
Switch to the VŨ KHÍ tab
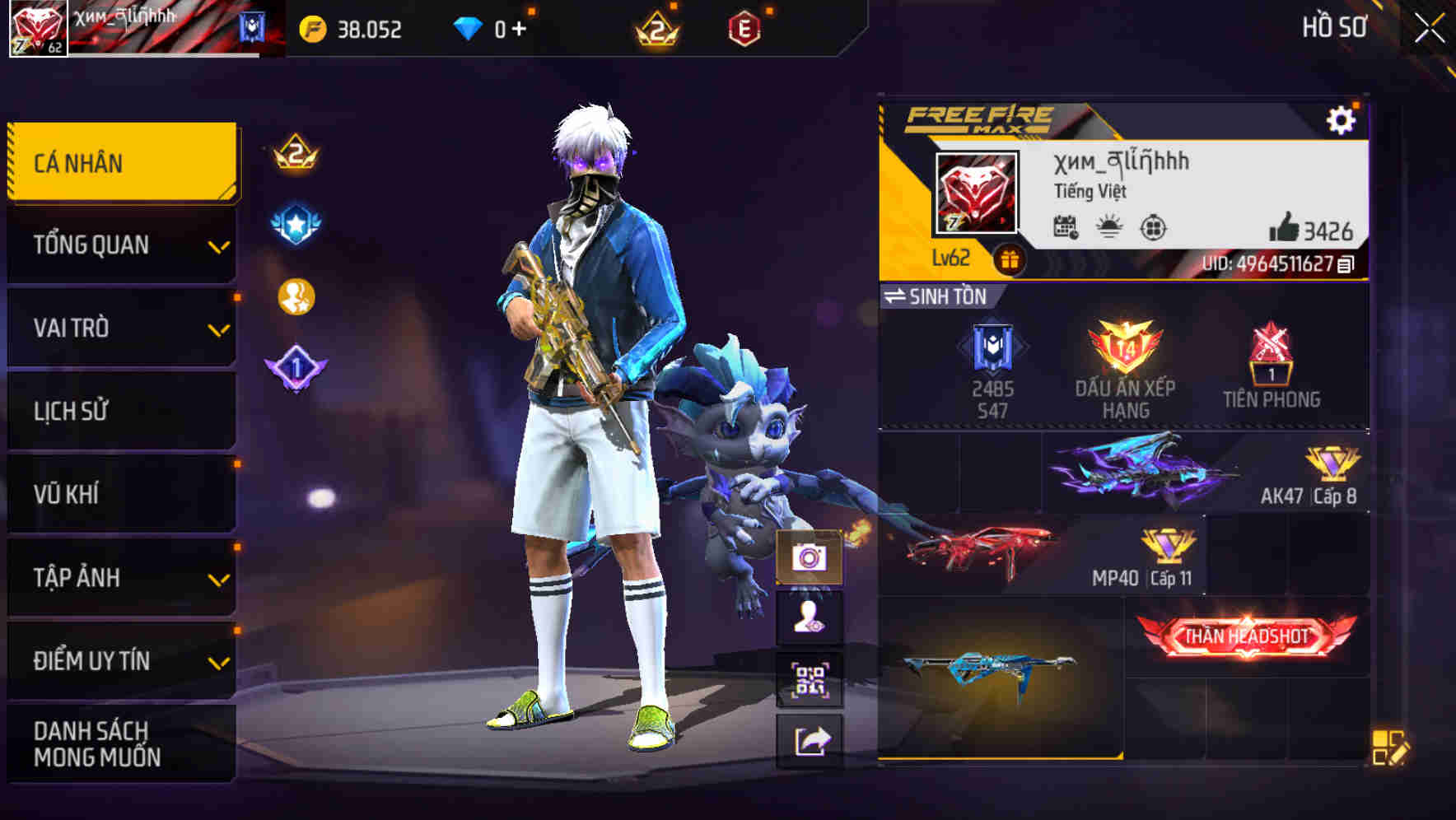tap(120, 494)
